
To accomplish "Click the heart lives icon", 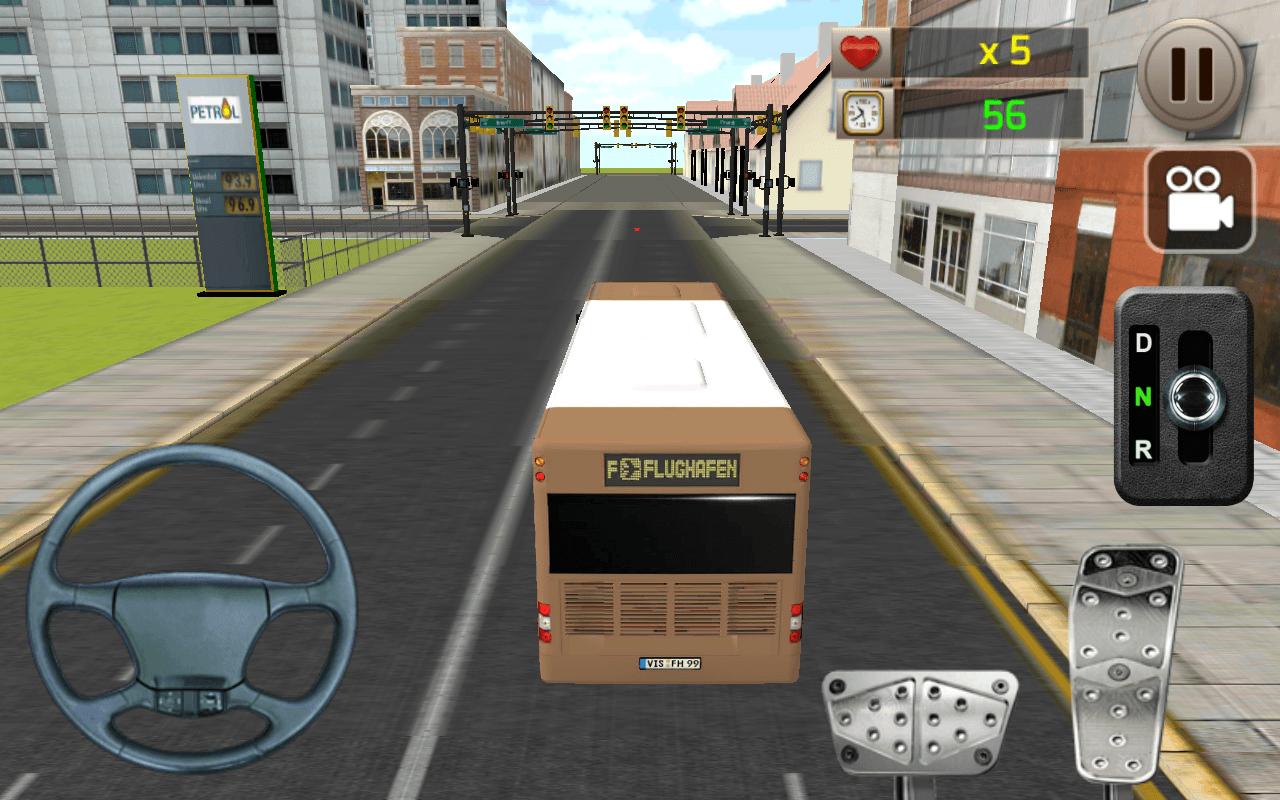I will click(862, 51).
